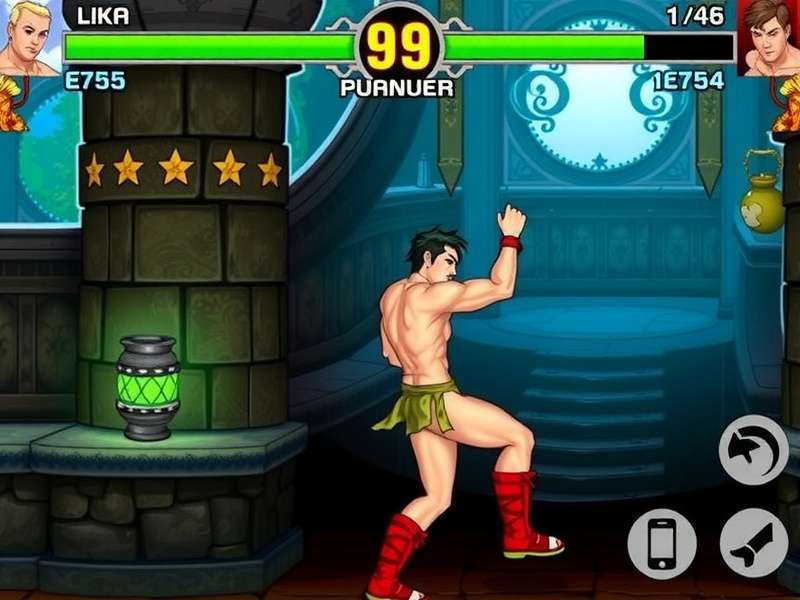Select the blond fighter portrait
Viewport: 800px width, 600px height.
coord(27,37)
